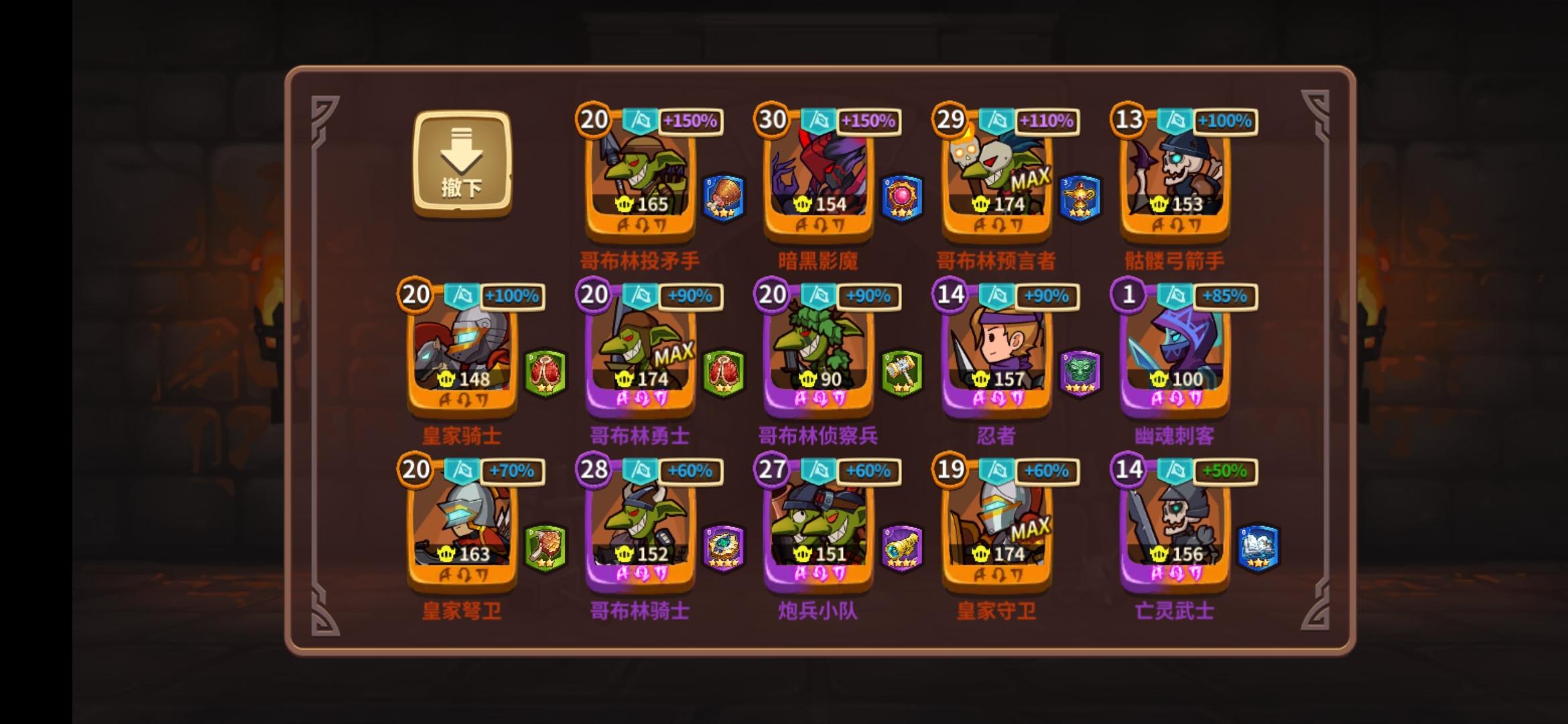
Task: Click the flag banner icon on 暗黑影魔 card
Action: click(820, 121)
